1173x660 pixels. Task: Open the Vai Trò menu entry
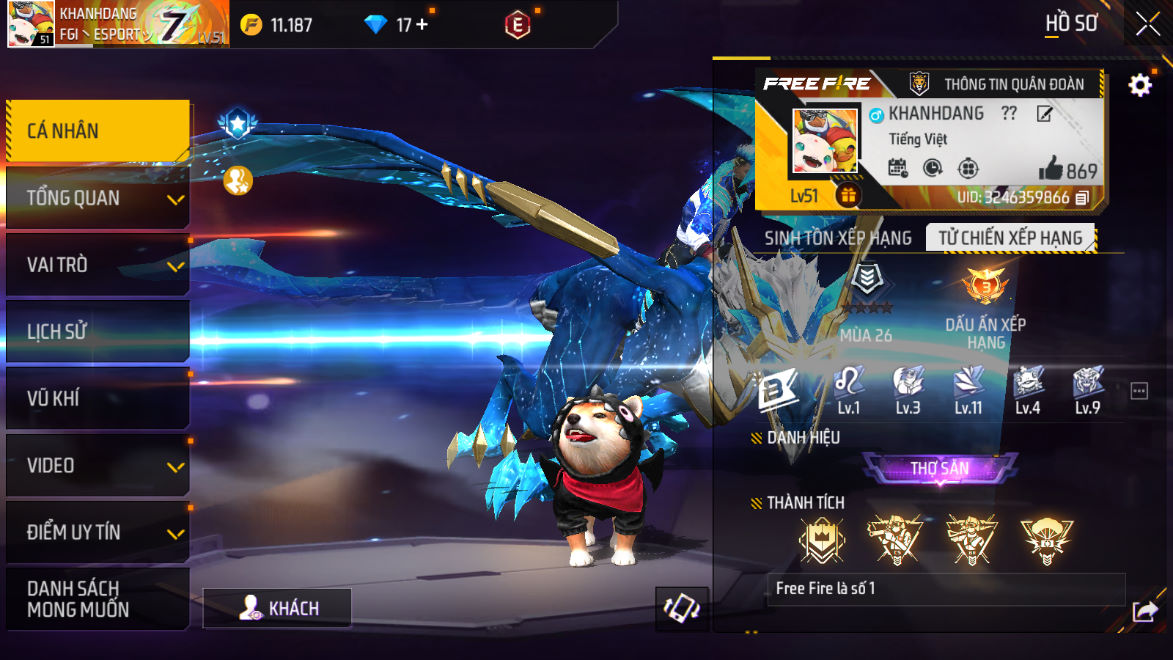coord(97,265)
